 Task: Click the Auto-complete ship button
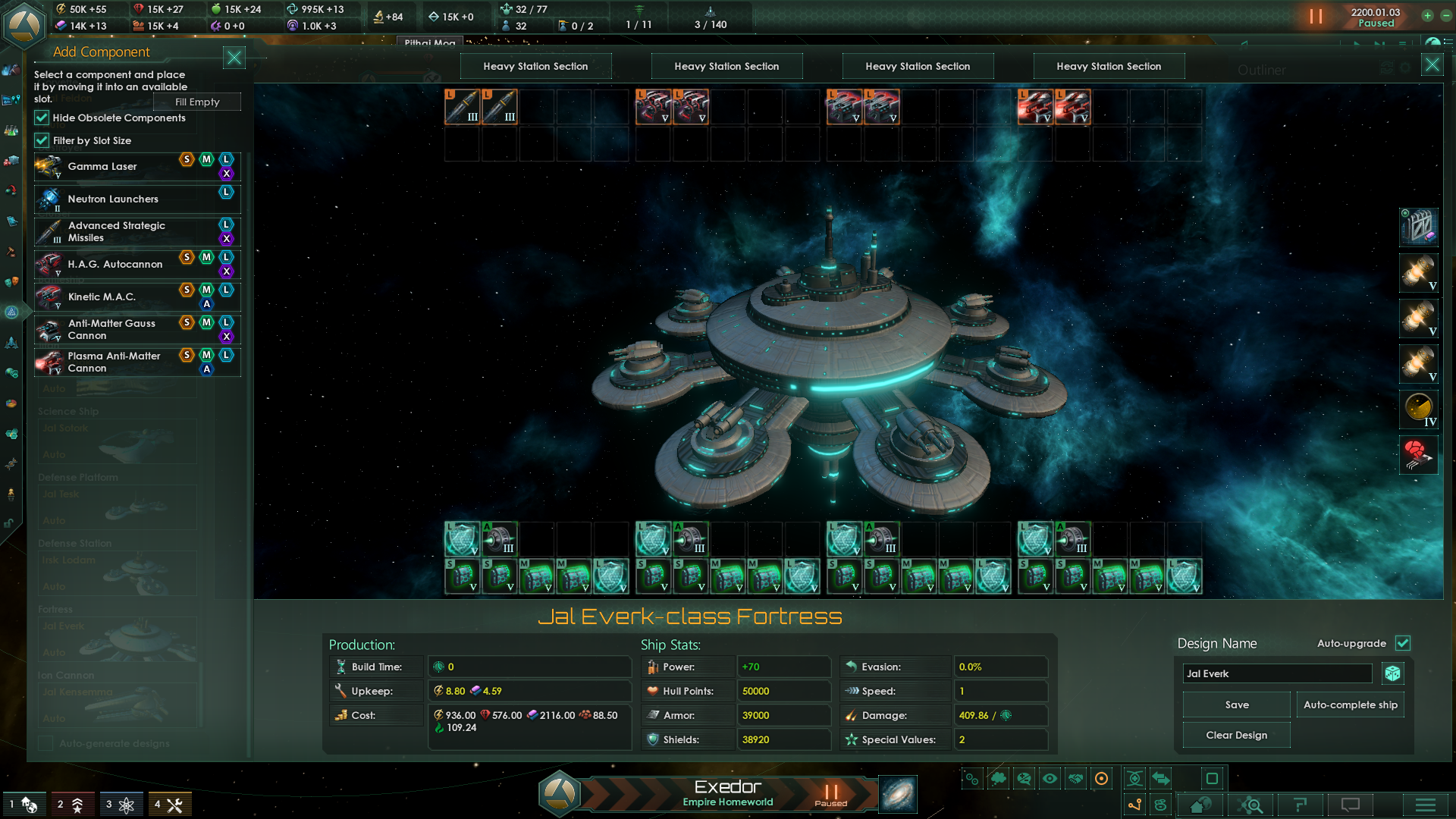1350,704
